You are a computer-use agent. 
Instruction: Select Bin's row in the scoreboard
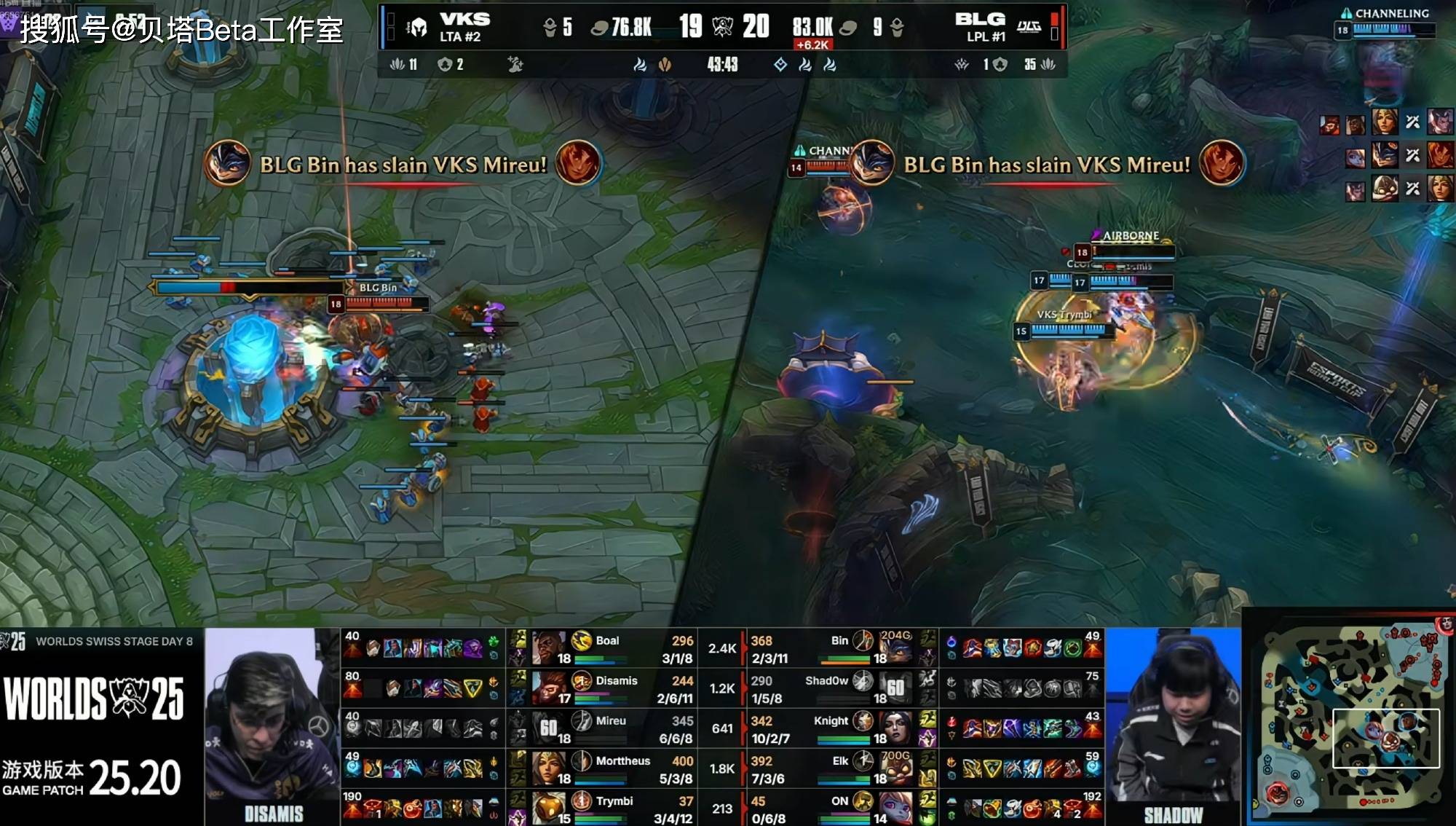coord(839,648)
